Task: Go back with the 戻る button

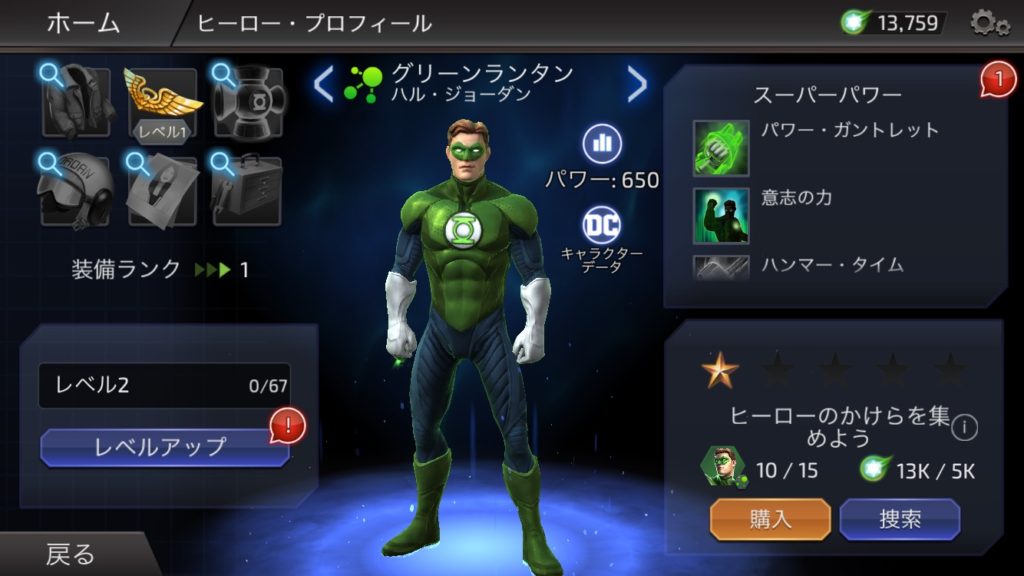Action: tap(70, 554)
